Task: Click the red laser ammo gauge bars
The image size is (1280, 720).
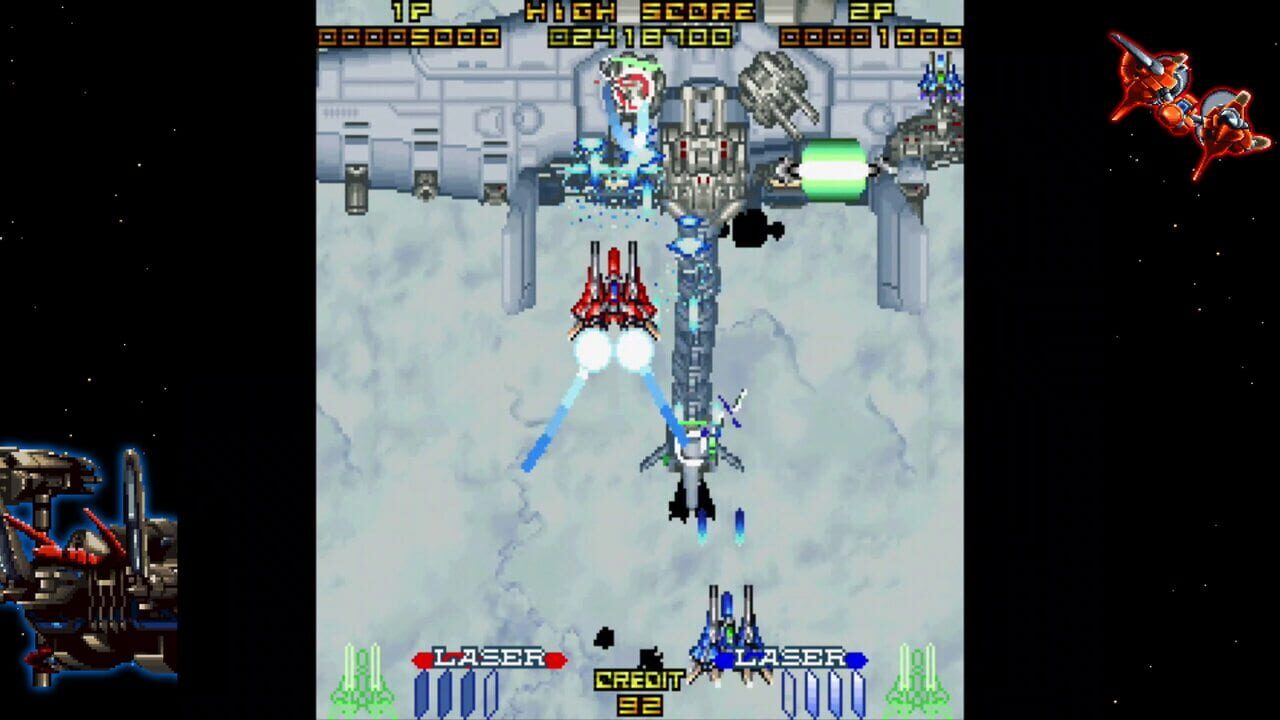Action: (x=455, y=693)
